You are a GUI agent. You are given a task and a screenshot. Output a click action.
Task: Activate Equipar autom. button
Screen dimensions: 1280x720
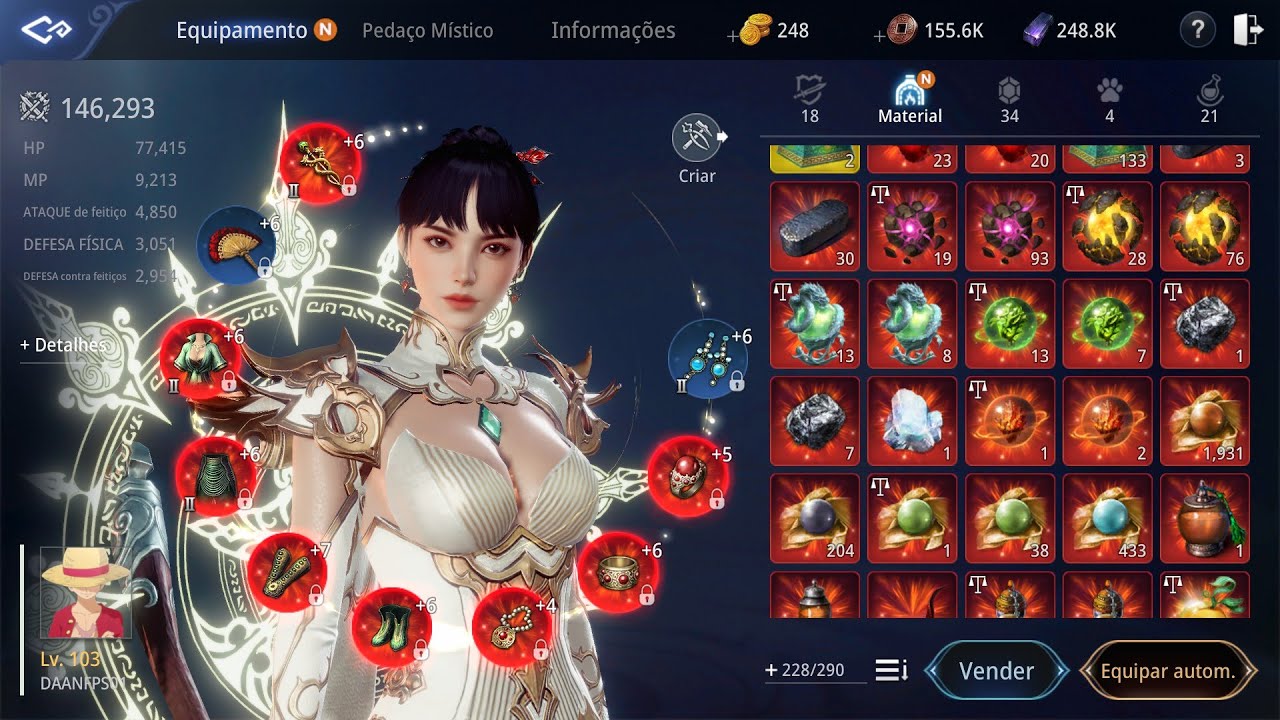(x=1167, y=671)
